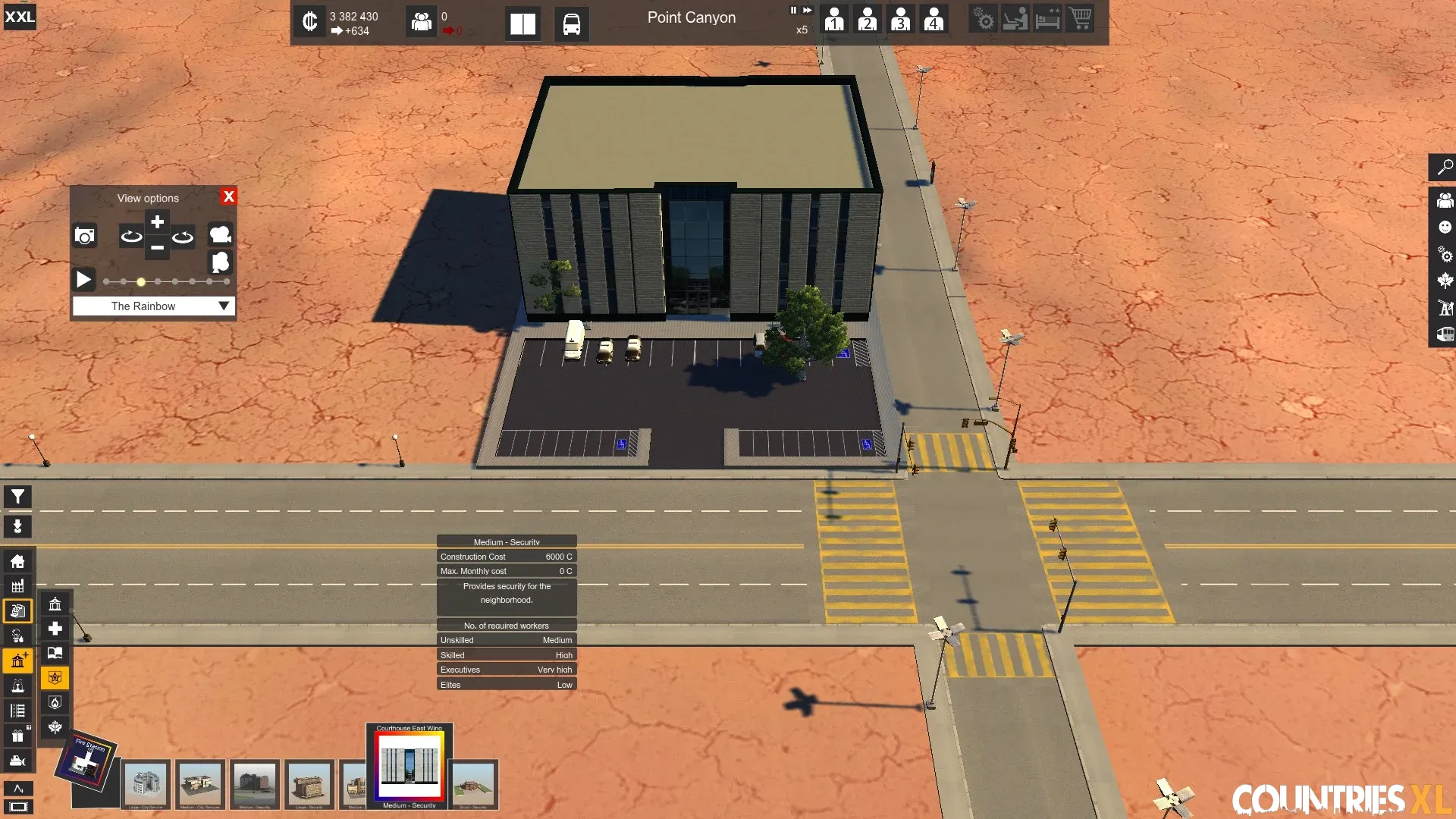Screen dimensions: 1456x819
Task: Open the industry factory build category
Action: [x=17, y=586]
